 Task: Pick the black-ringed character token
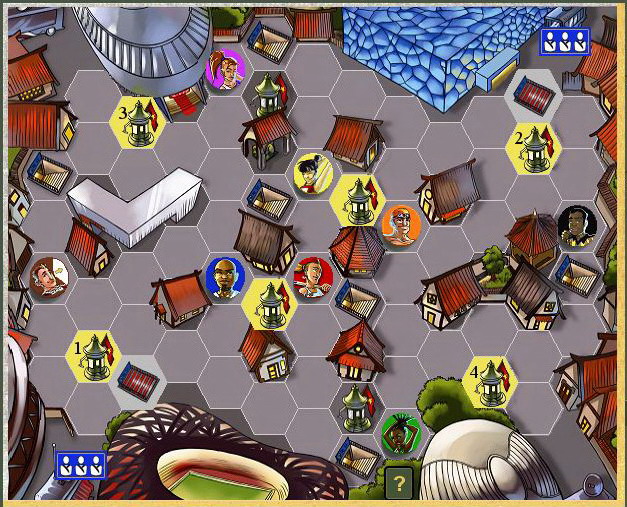576,226
